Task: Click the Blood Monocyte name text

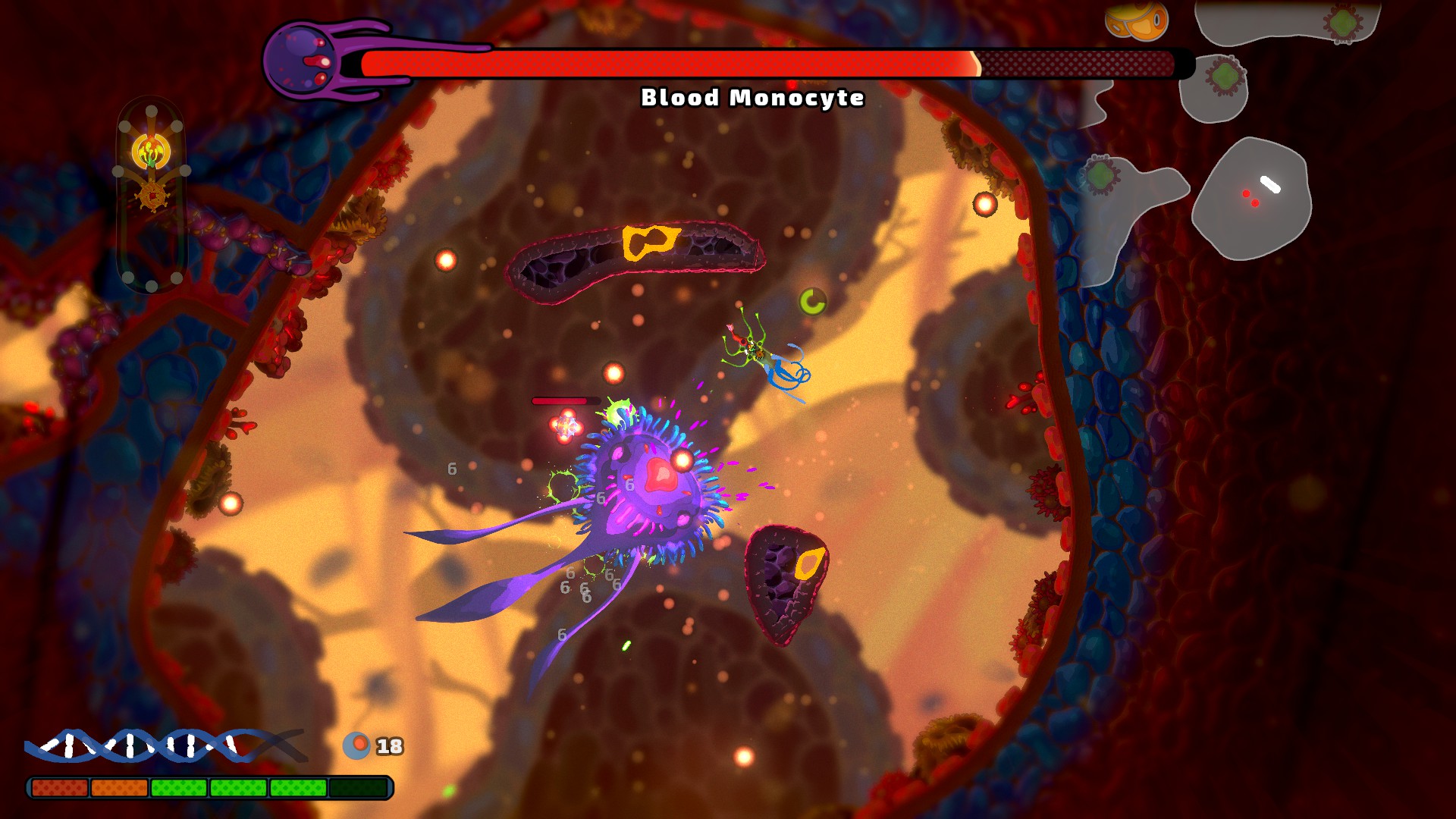Action: [753, 97]
